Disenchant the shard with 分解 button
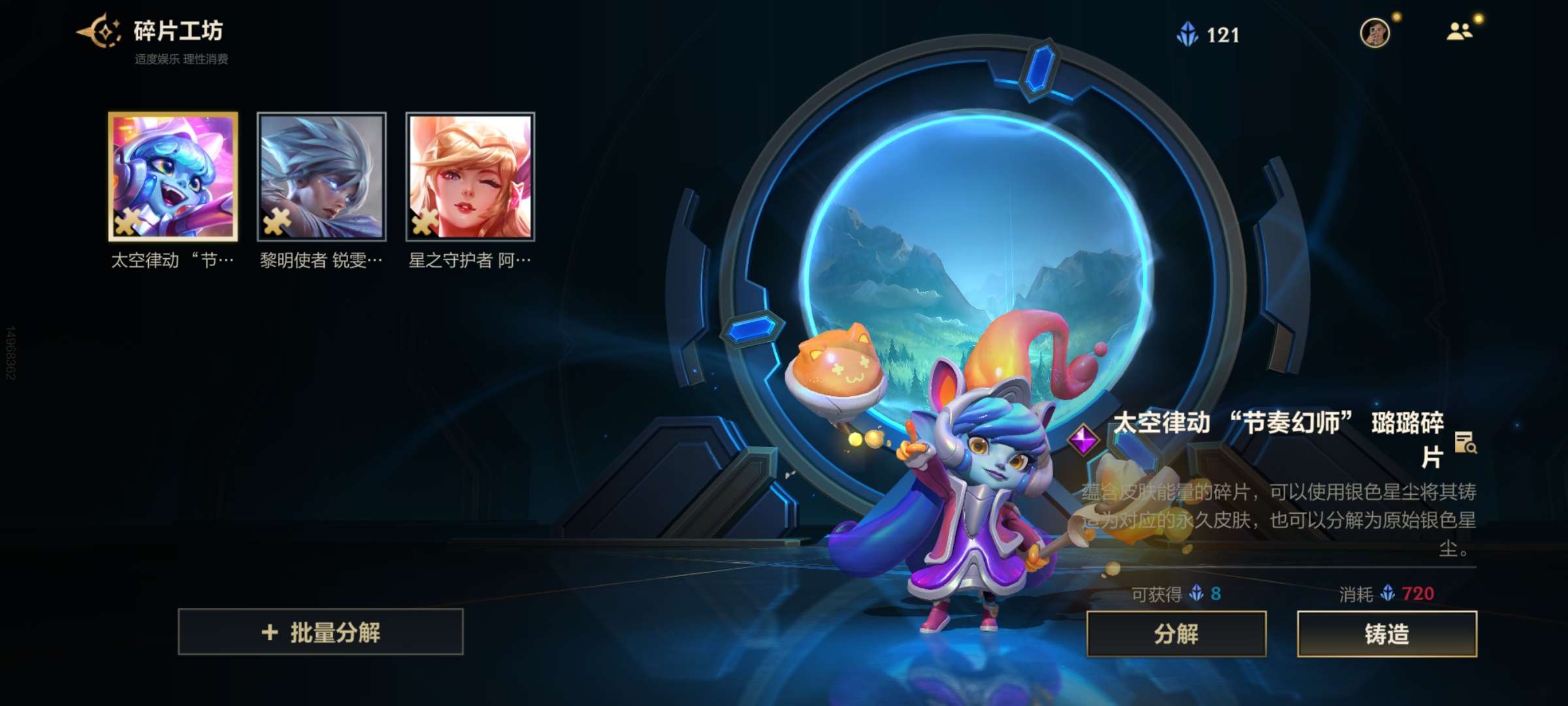This screenshot has width=1568, height=706. tap(1176, 633)
